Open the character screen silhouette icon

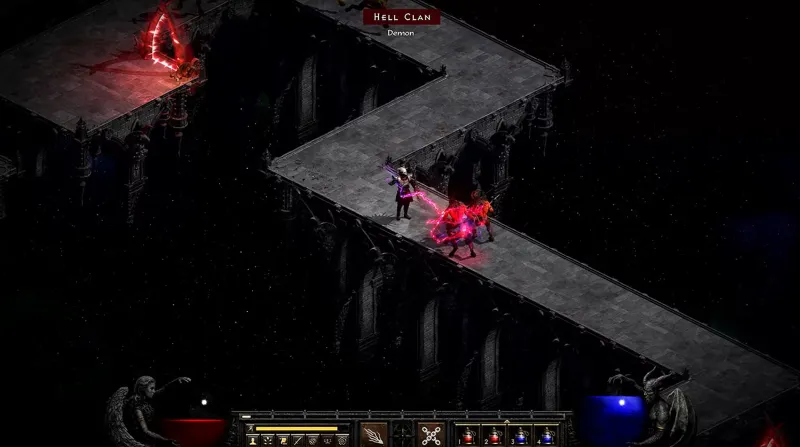coord(251,440)
